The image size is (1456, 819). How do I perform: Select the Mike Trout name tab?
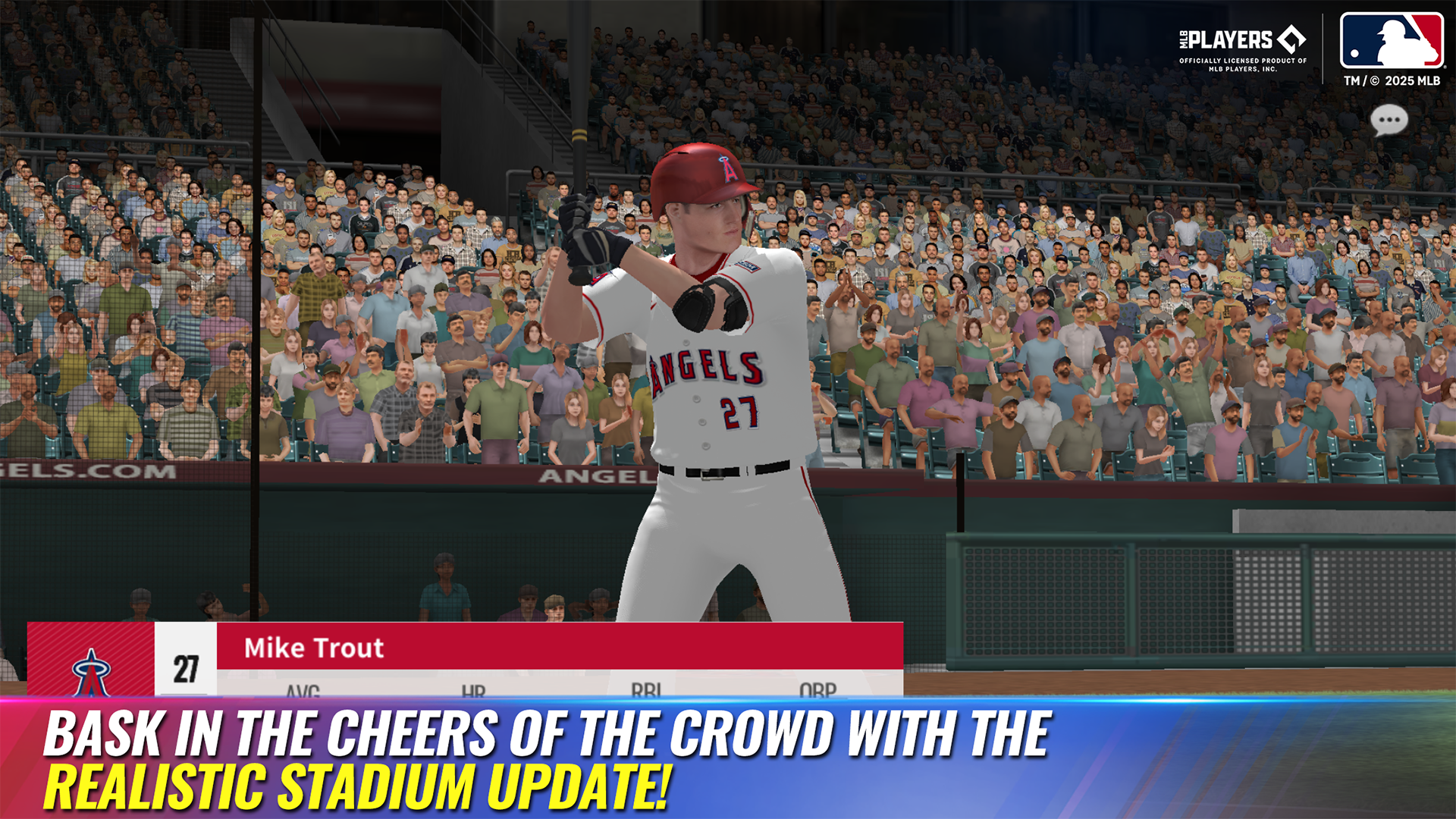click(x=314, y=648)
